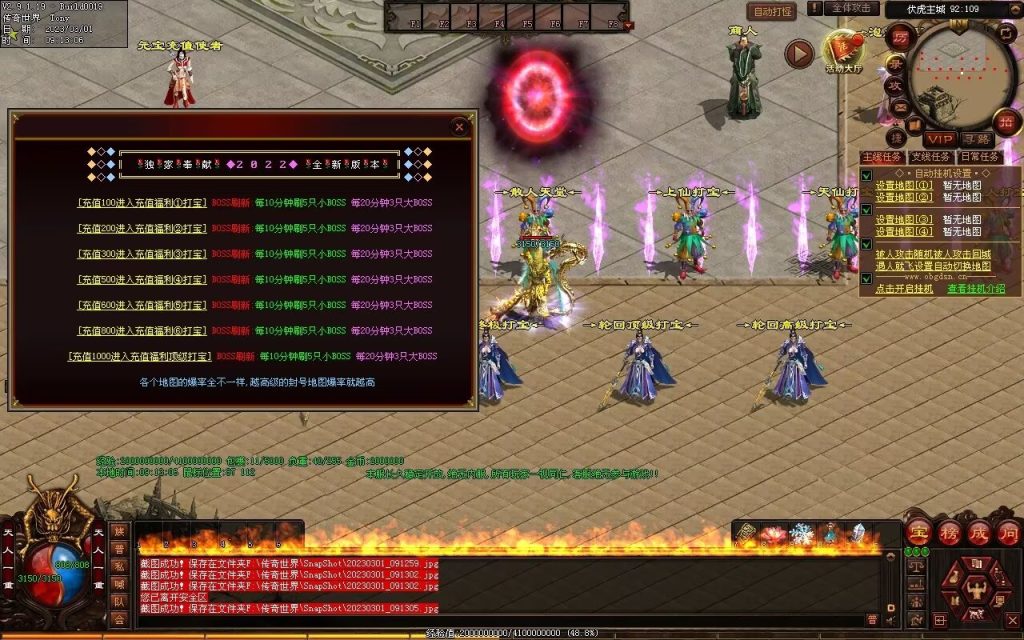Select the 充值600 bonus treasure map link
Viewport: 1024px width, 640px height.
[x=143, y=305]
